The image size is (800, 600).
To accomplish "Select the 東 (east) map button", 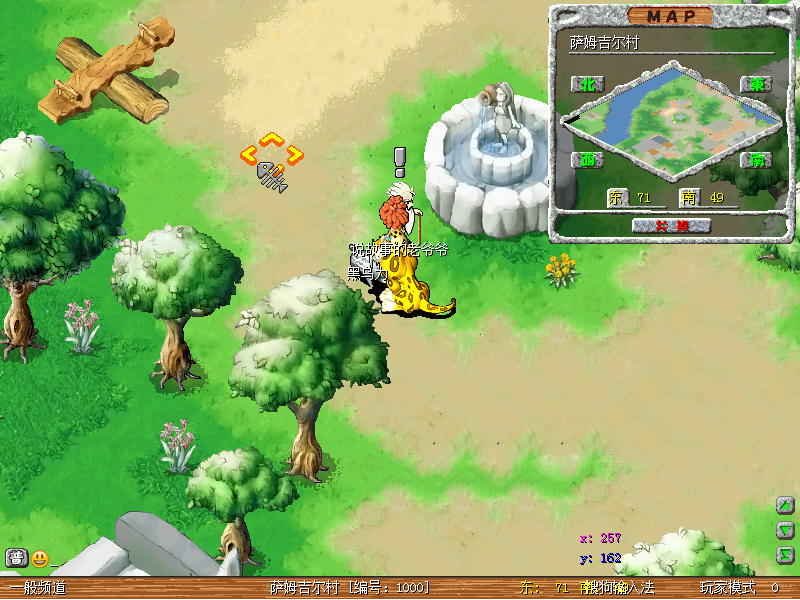I will pos(756,85).
